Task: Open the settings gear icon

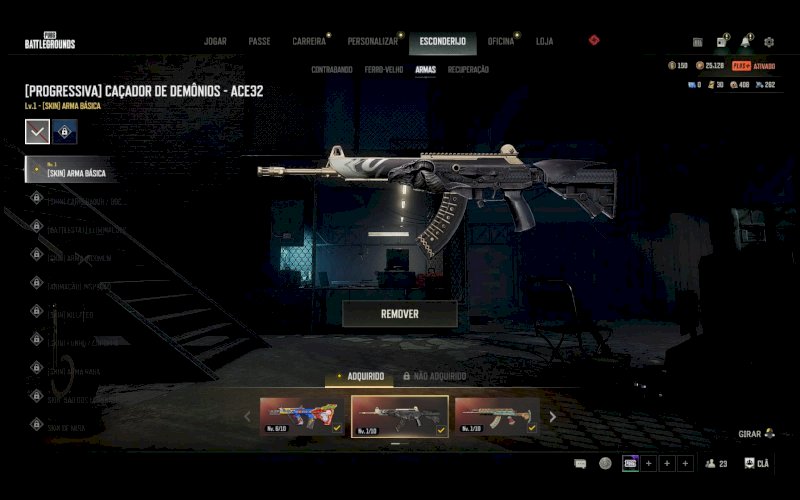Action: pos(769,42)
